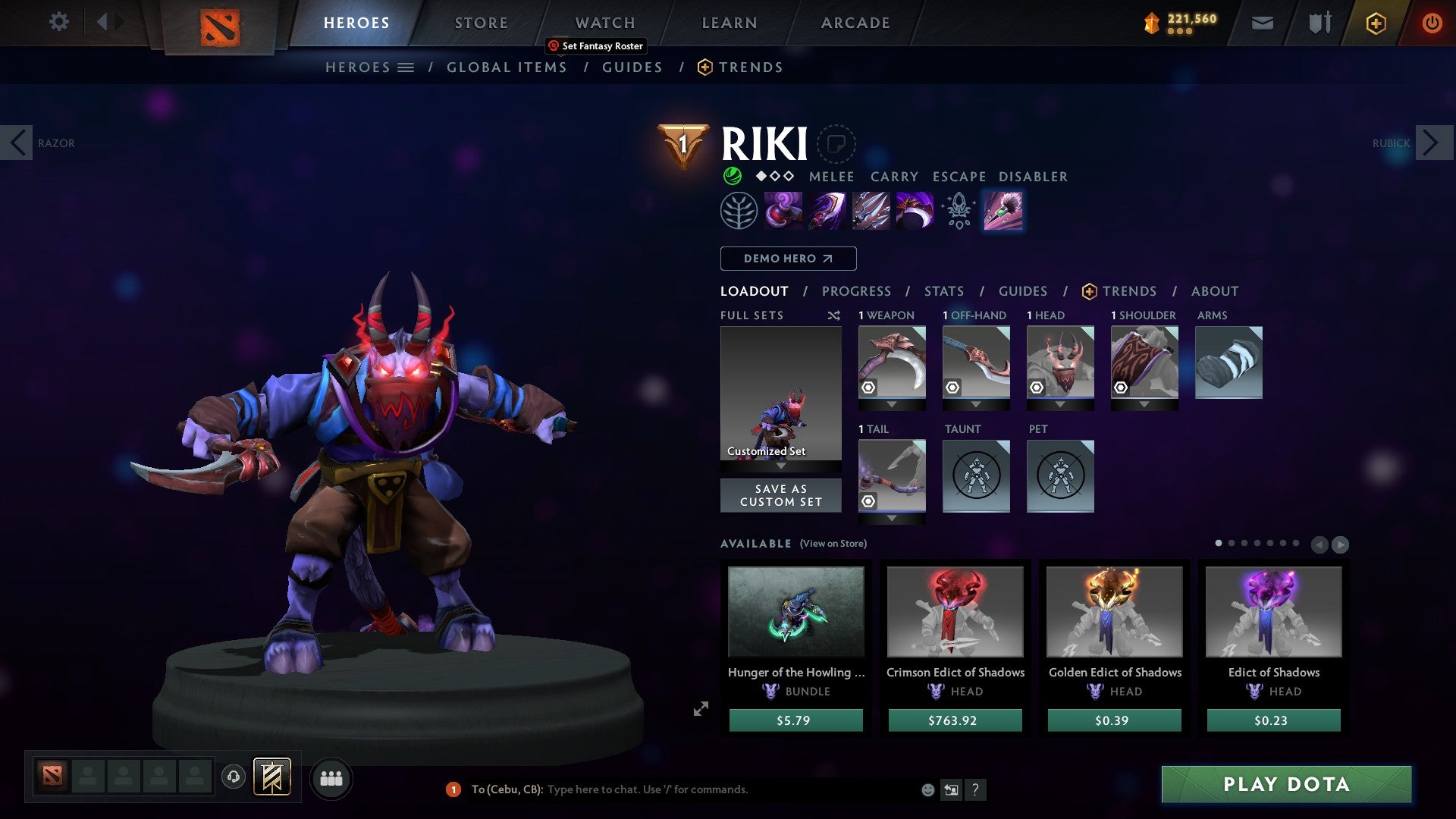
Task: Open the Heroes hamburger menu
Action: pos(406,67)
